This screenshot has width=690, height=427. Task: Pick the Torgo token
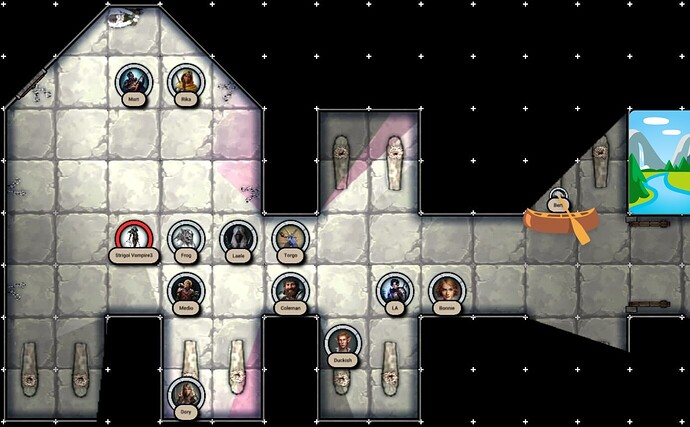(x=290, y=238)
